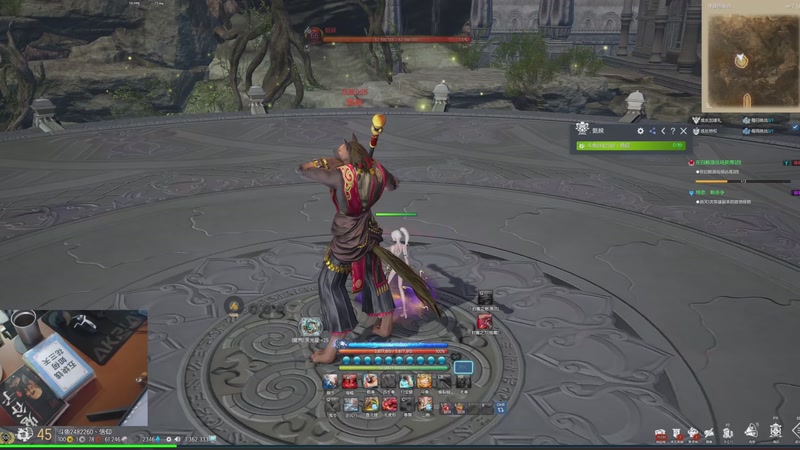This screenshot has width=800, height=450.
Task: Click the level 45 badge in the bottom bar
Action: click(x=44, y=434)
